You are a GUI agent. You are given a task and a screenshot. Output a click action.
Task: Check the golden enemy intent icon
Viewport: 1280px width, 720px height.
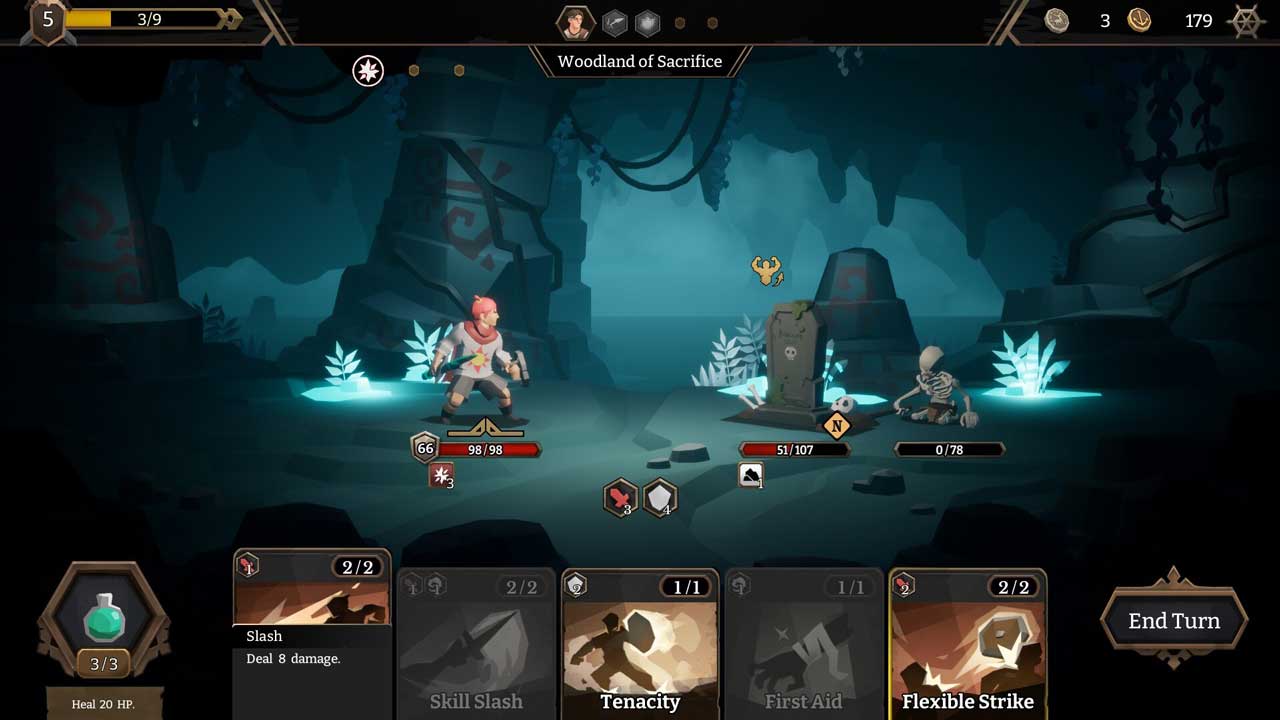click(x=766, y=270)
